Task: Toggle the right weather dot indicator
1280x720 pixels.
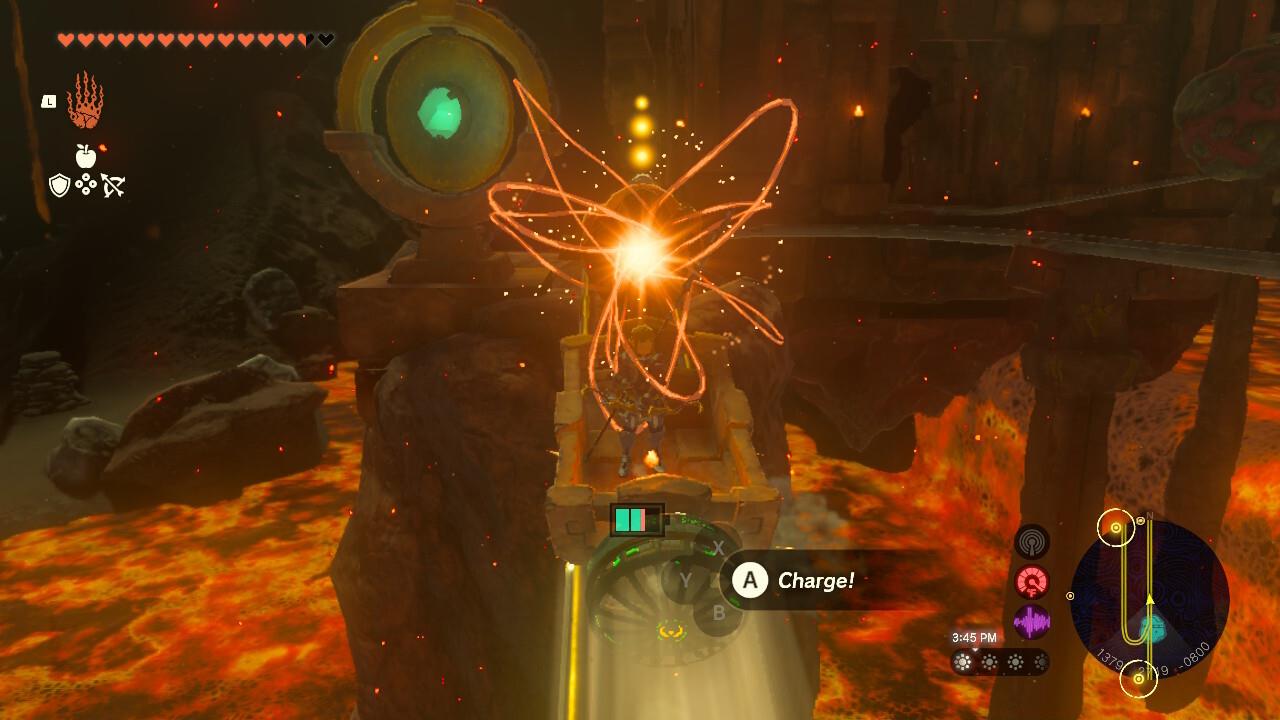Action: (x=1040, y=662)
